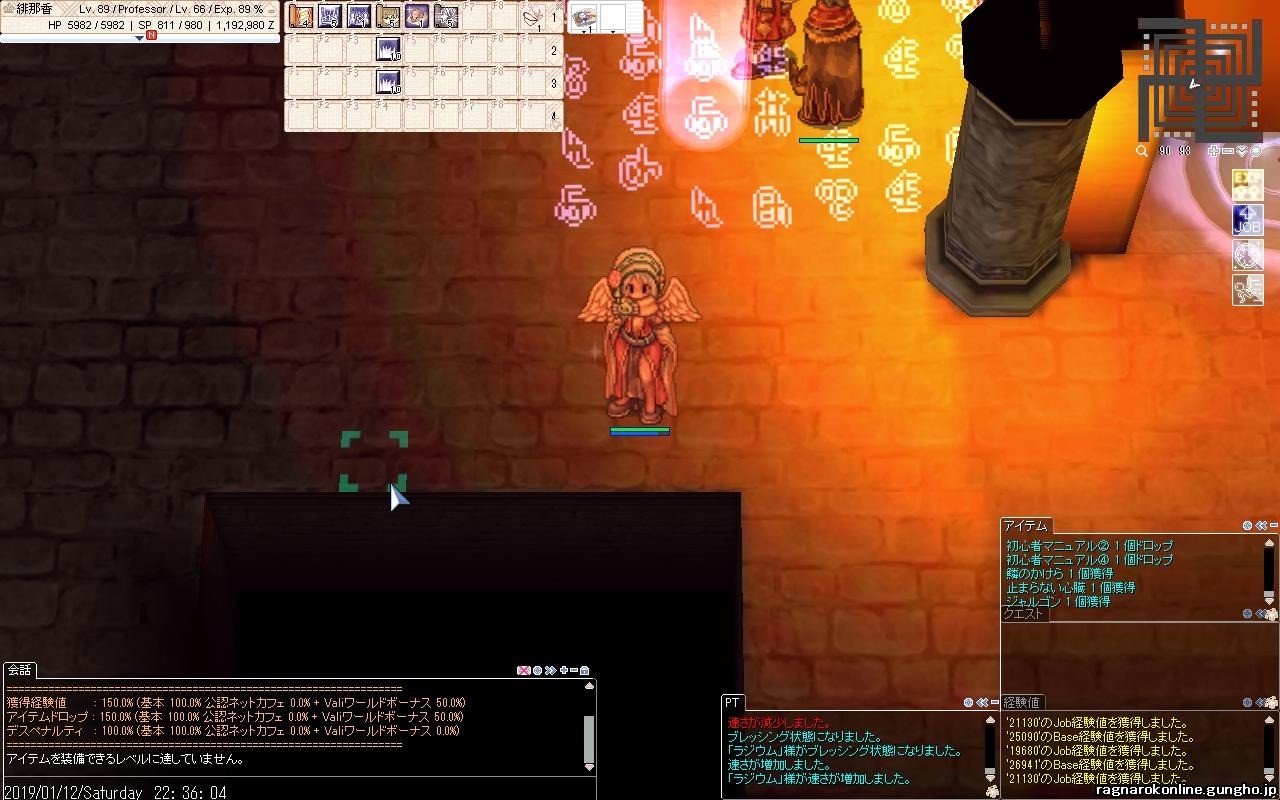1280x800 pixels.
Task: Click the clock status icon
Action: [x=1247, y=255]
